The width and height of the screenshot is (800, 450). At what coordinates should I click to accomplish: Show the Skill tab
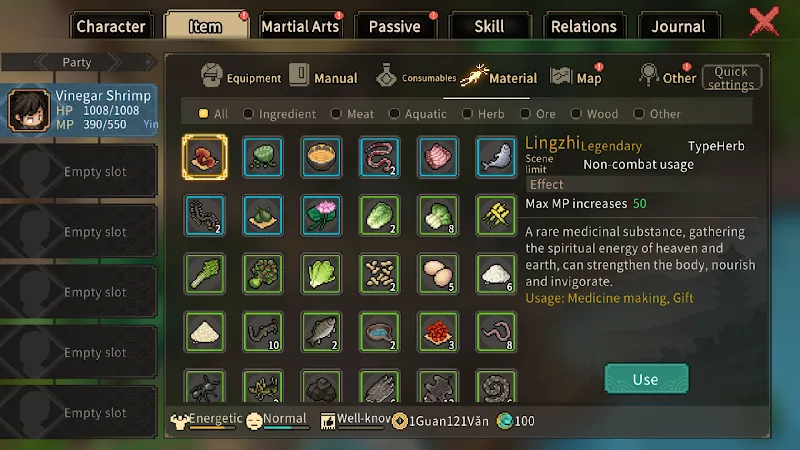click(489, 27)
